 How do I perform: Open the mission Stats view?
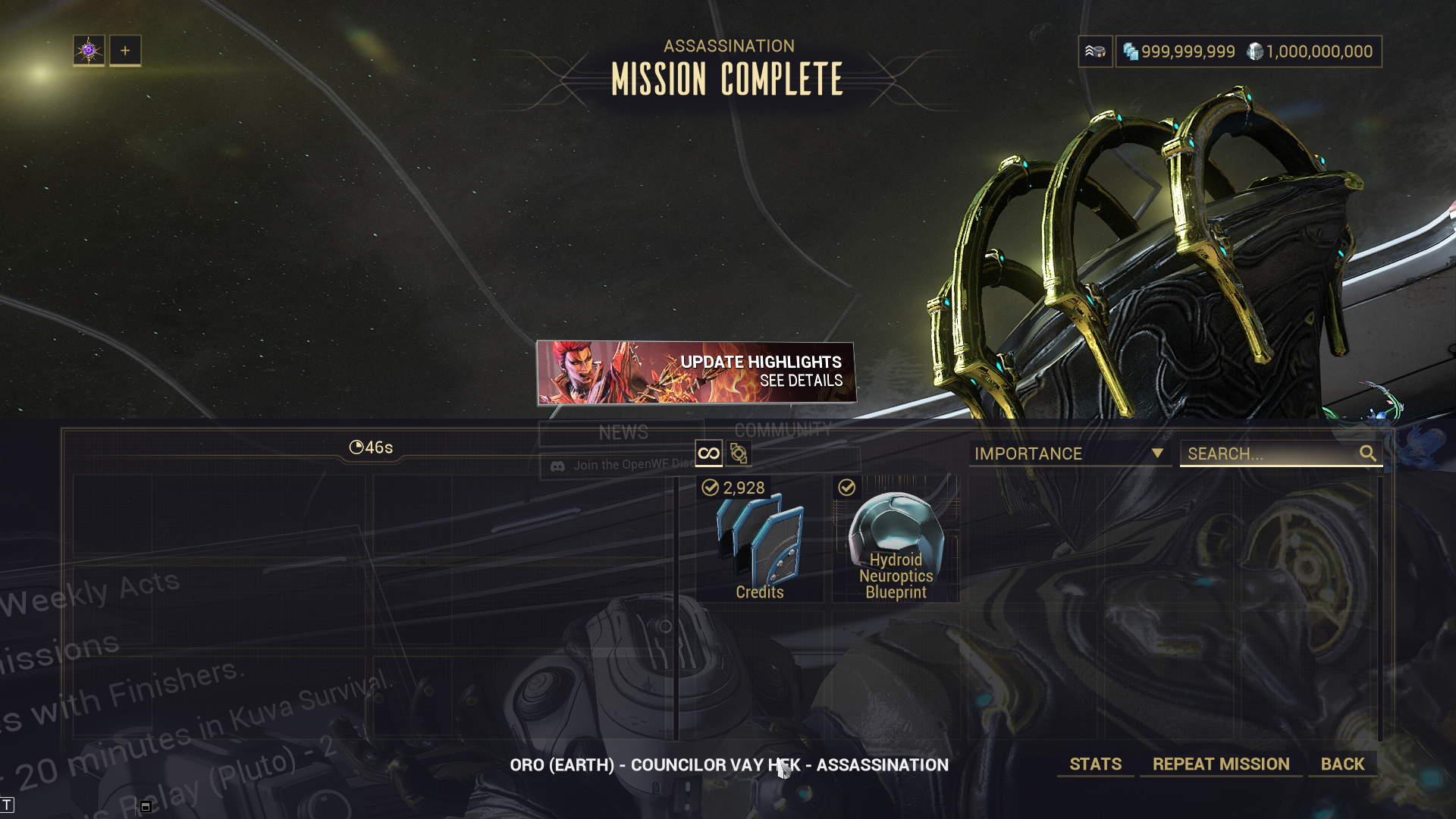[x=1095, y=764]
